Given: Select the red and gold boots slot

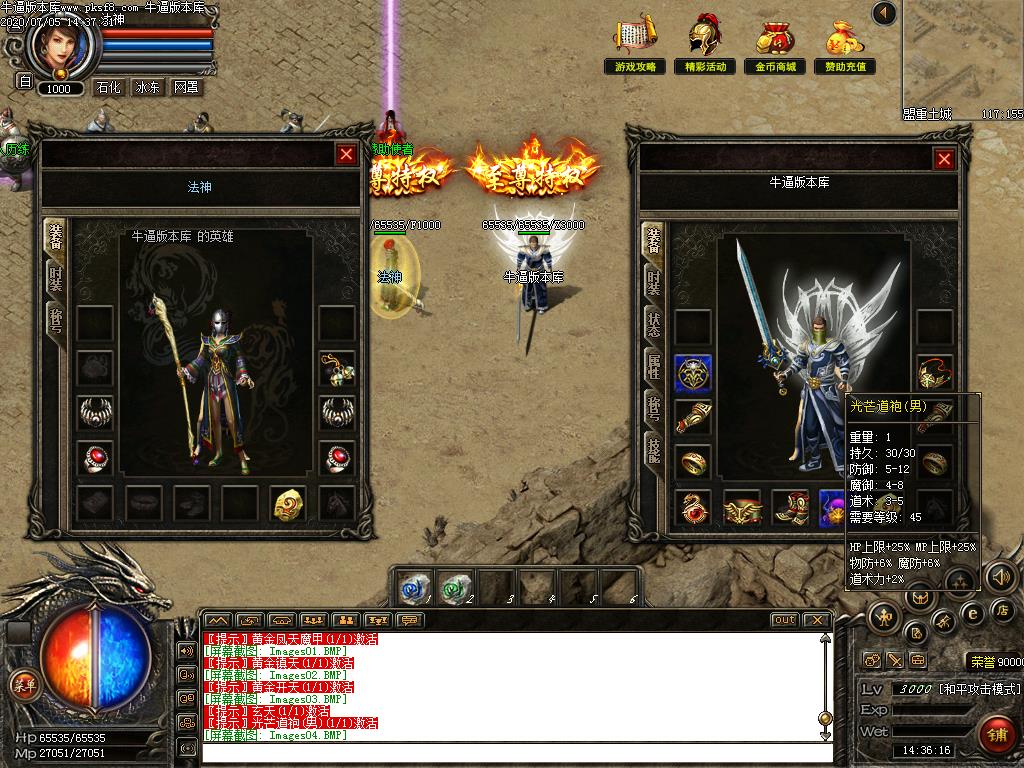Looking at the screenshot, I should (x=790, y=507).
